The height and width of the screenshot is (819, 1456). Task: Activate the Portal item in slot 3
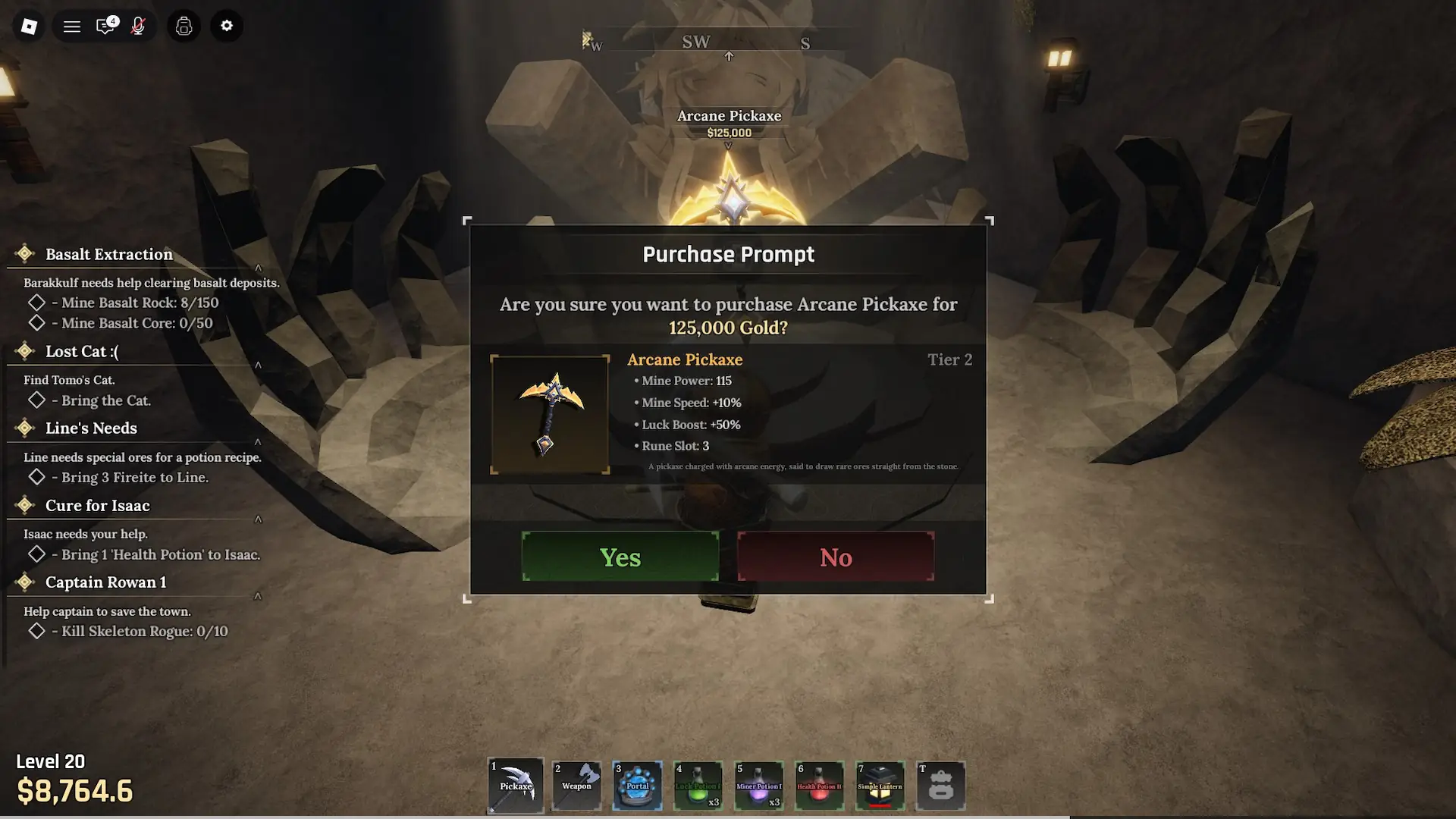[x=637, y=786]
